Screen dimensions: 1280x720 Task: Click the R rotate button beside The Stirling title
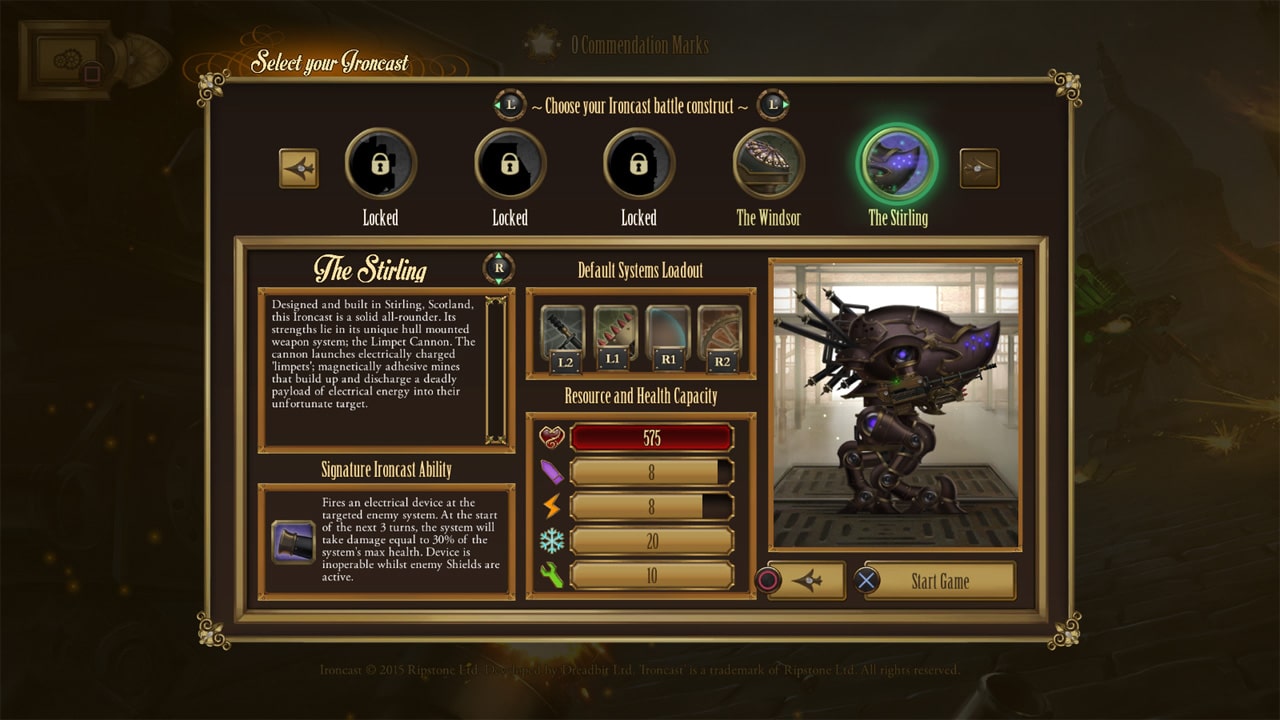pyautogui.click(x=497, y=267)
